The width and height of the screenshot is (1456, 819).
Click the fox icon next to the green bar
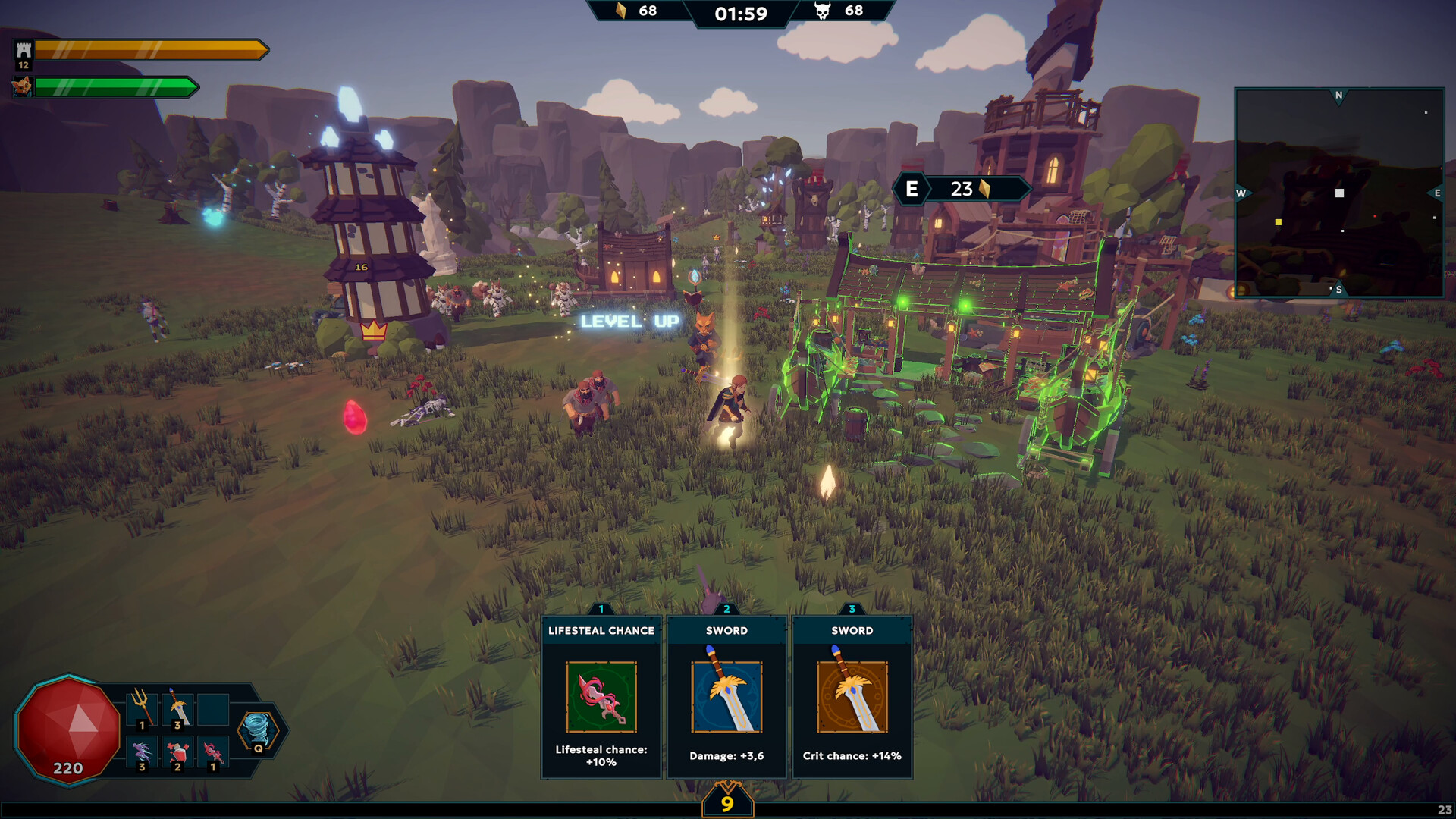click(24, 86)
